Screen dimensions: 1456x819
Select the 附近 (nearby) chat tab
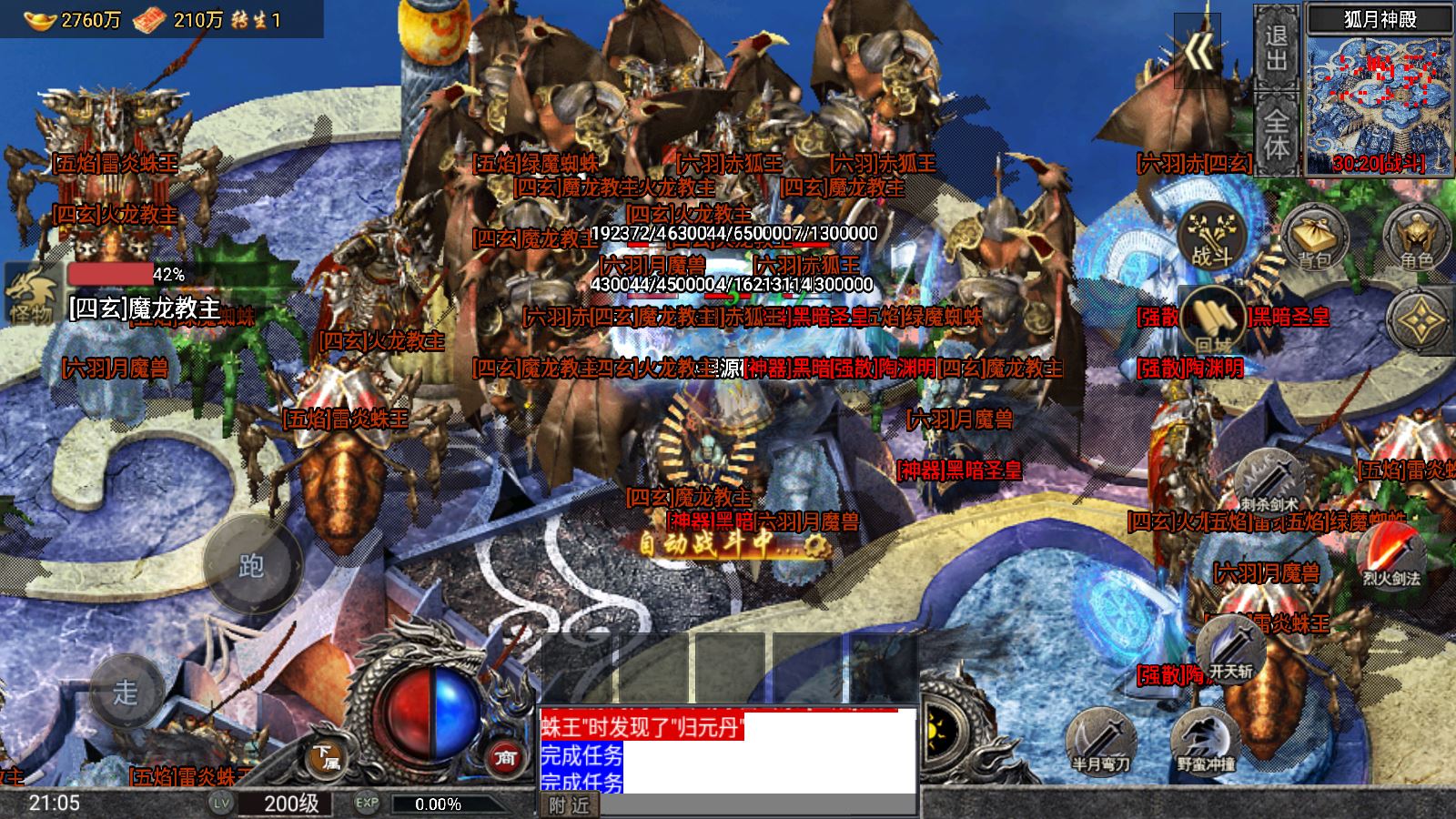coord(570,805)
